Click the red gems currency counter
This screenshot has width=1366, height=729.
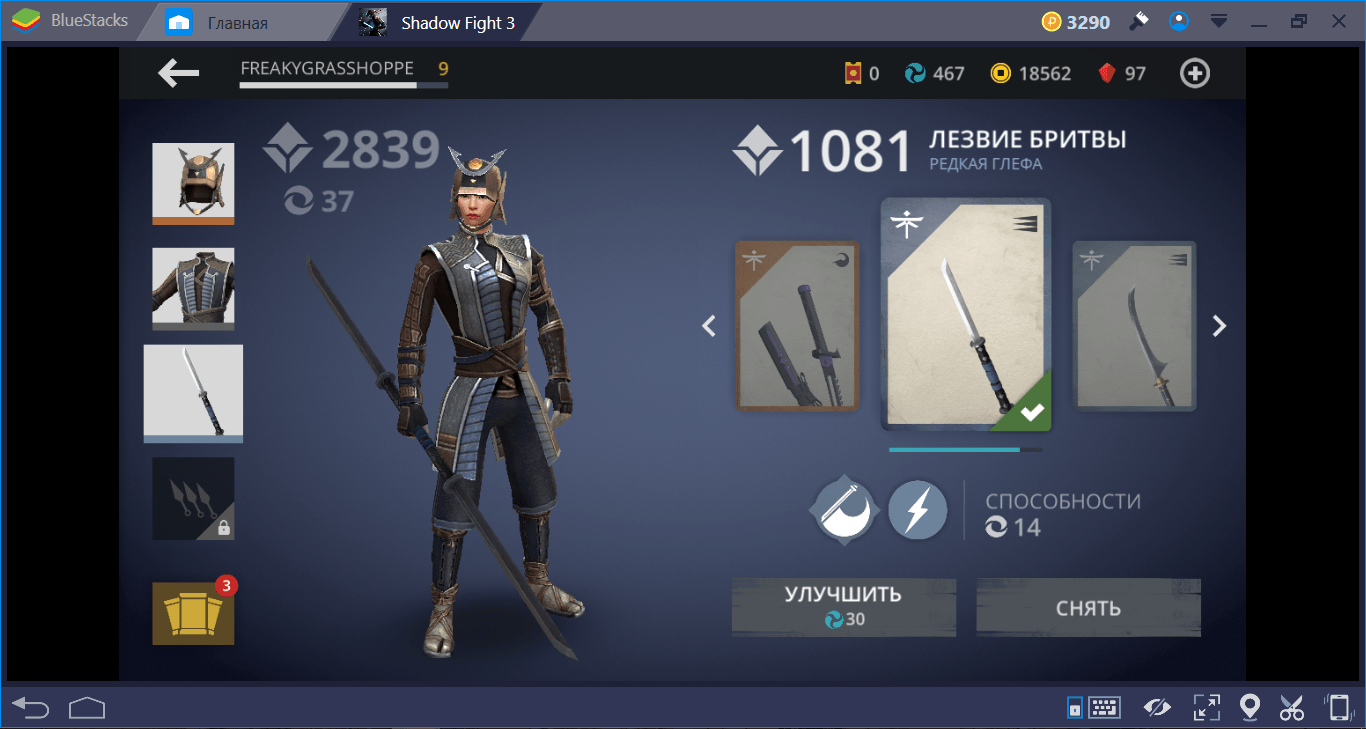coord(1122,73)
